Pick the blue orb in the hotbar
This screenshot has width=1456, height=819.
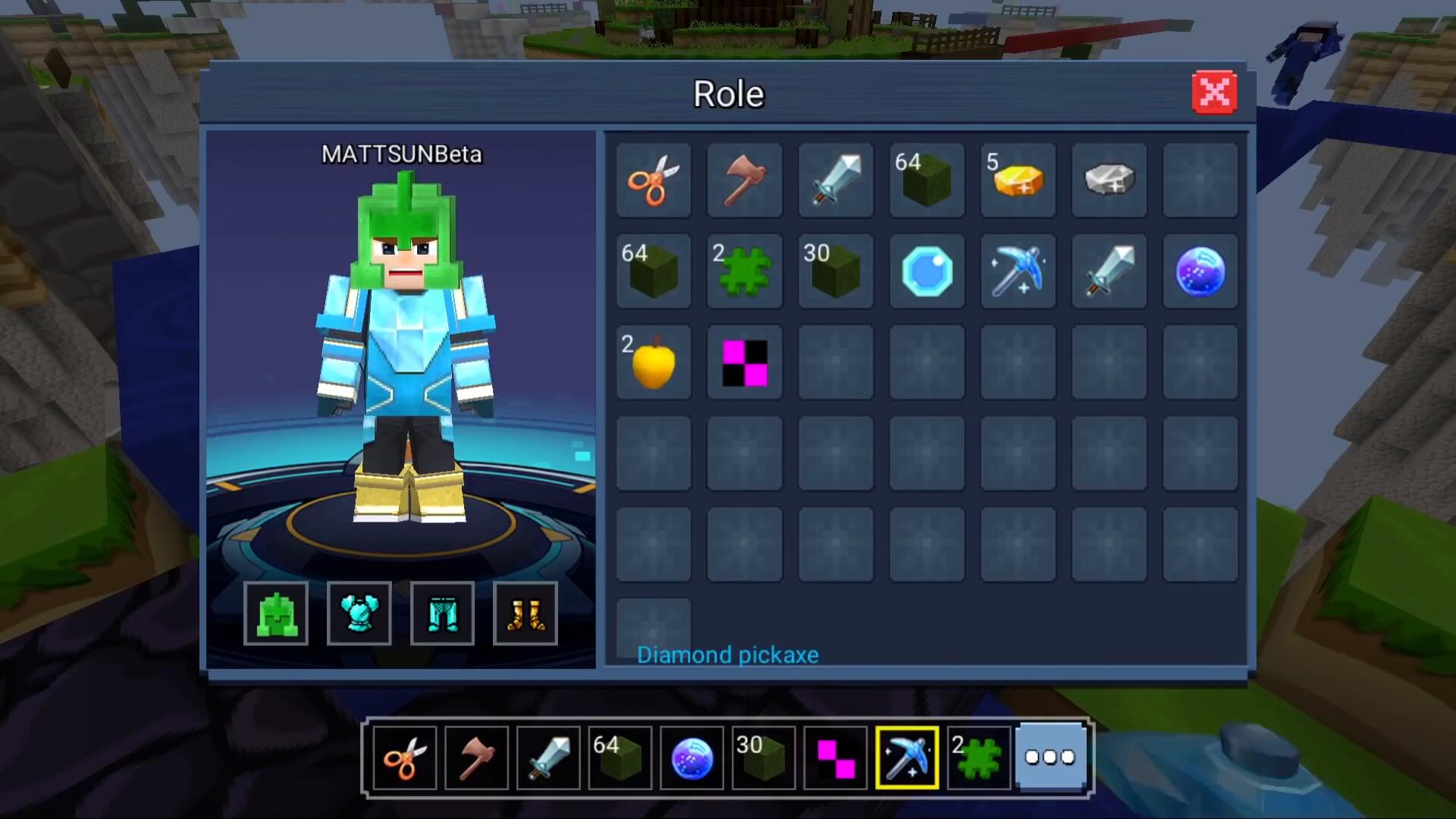[x=692, y=758]
